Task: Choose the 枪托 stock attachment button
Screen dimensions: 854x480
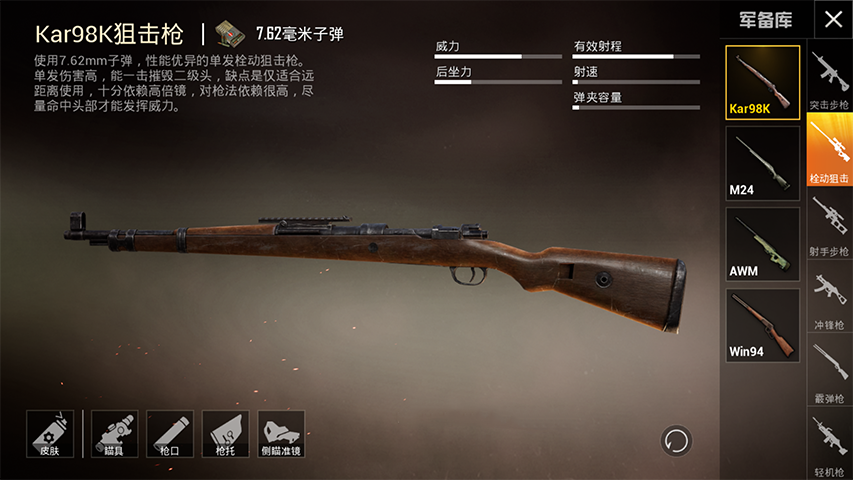Action: point(225,434)
